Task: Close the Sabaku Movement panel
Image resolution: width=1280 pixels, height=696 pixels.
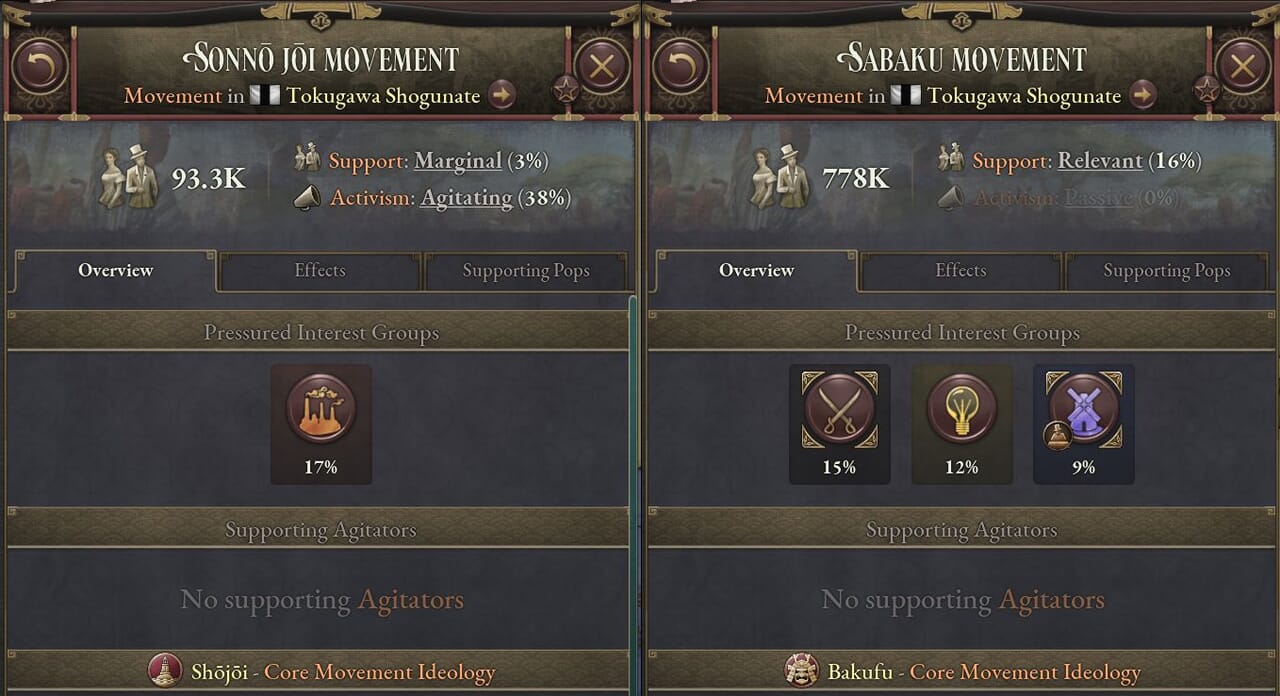Action: pyautogui.click(x=1243, y=67)
